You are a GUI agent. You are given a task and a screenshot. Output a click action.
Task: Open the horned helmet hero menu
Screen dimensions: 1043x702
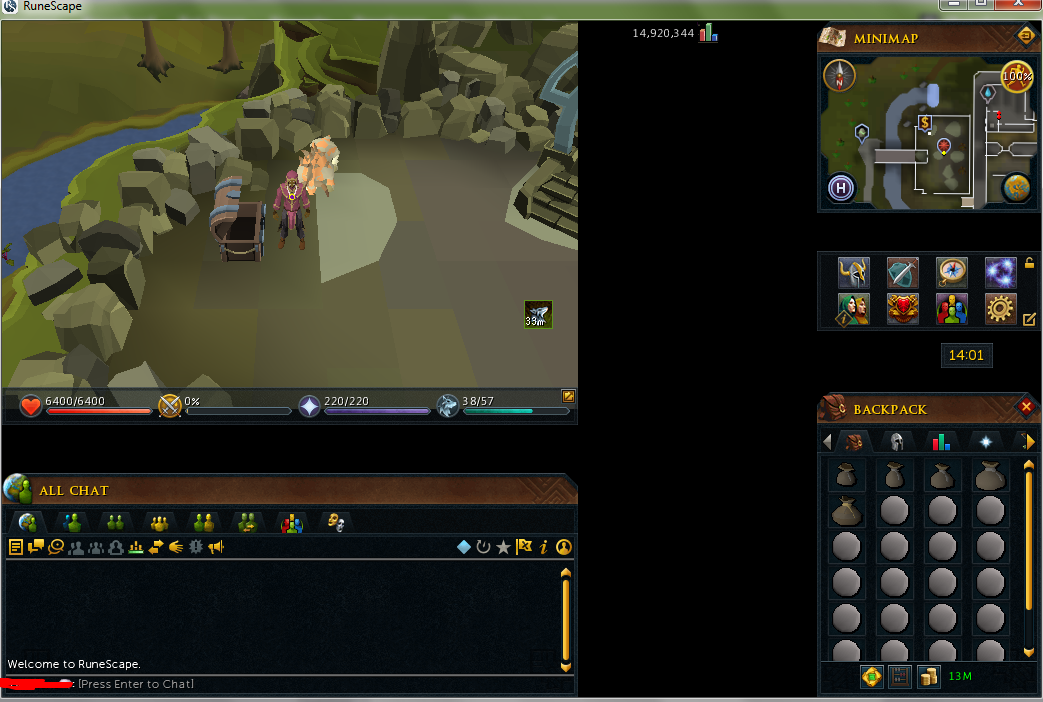click(853, 272)
